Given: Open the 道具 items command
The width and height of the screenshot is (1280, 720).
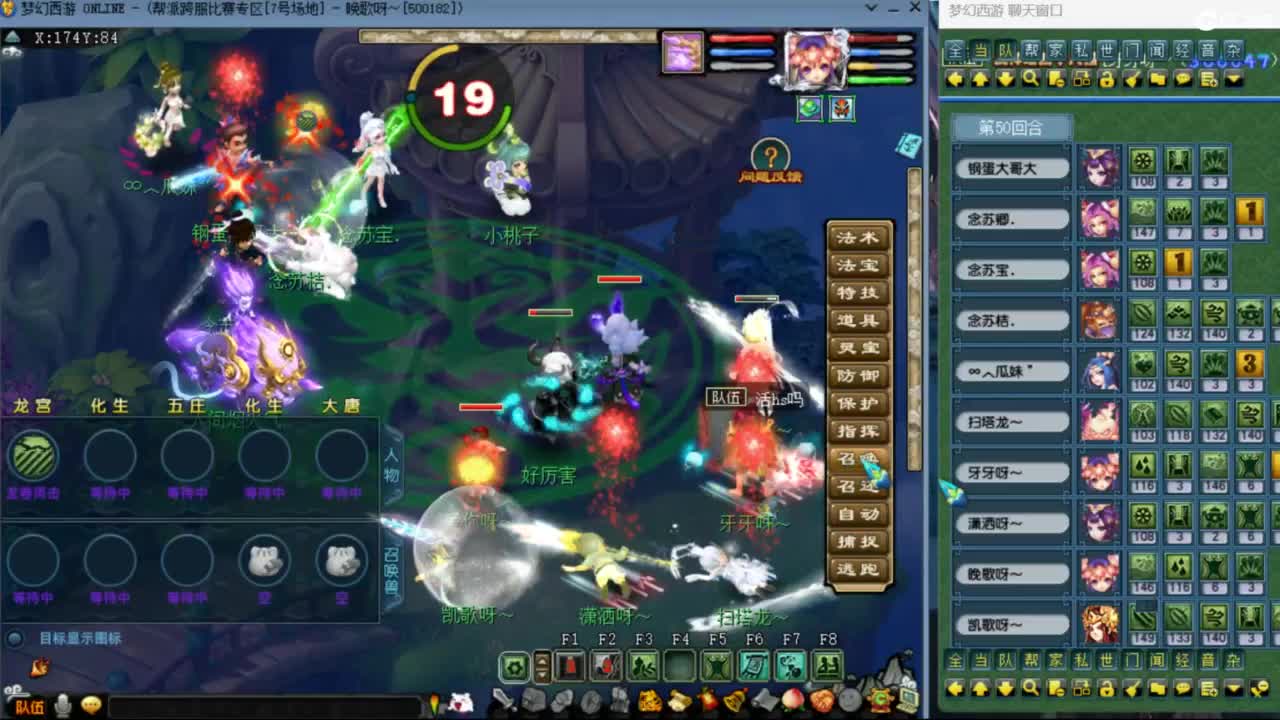Looking at the screenshot, I should pos(858,317).
